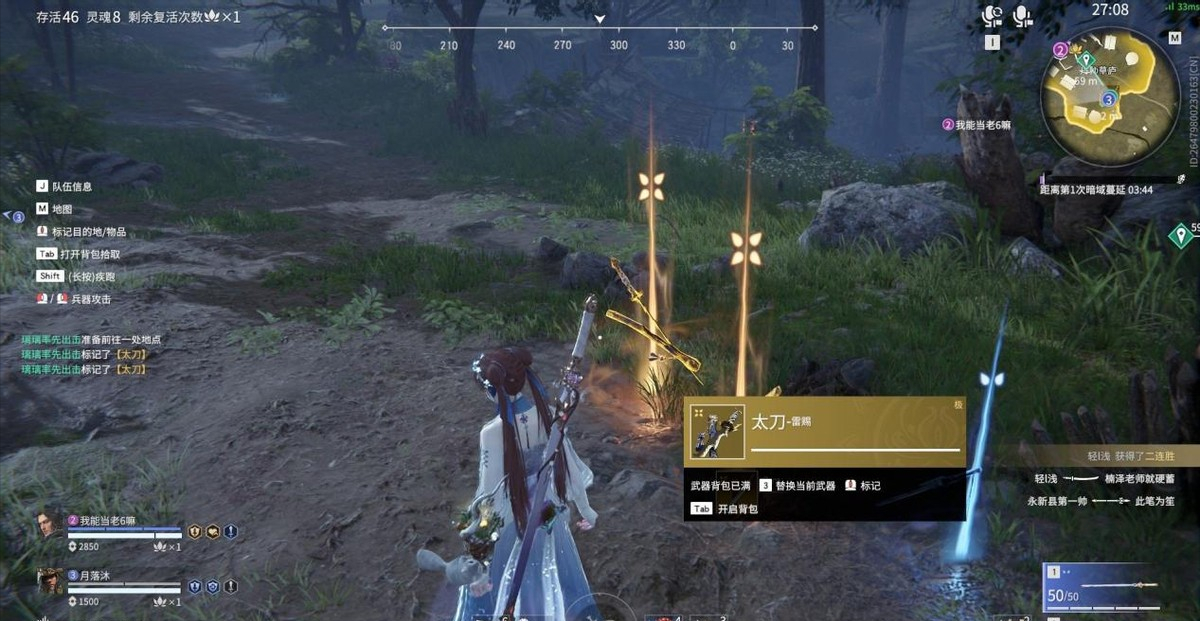
Task: Click the green location marker on minimap
Action: [x=1082, y=59]
